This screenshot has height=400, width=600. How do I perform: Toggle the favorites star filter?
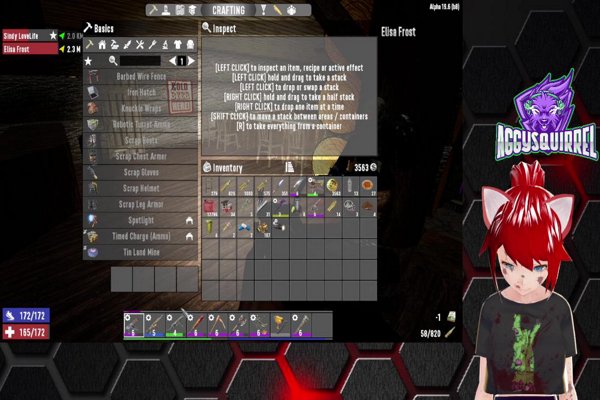coord(89,61)
